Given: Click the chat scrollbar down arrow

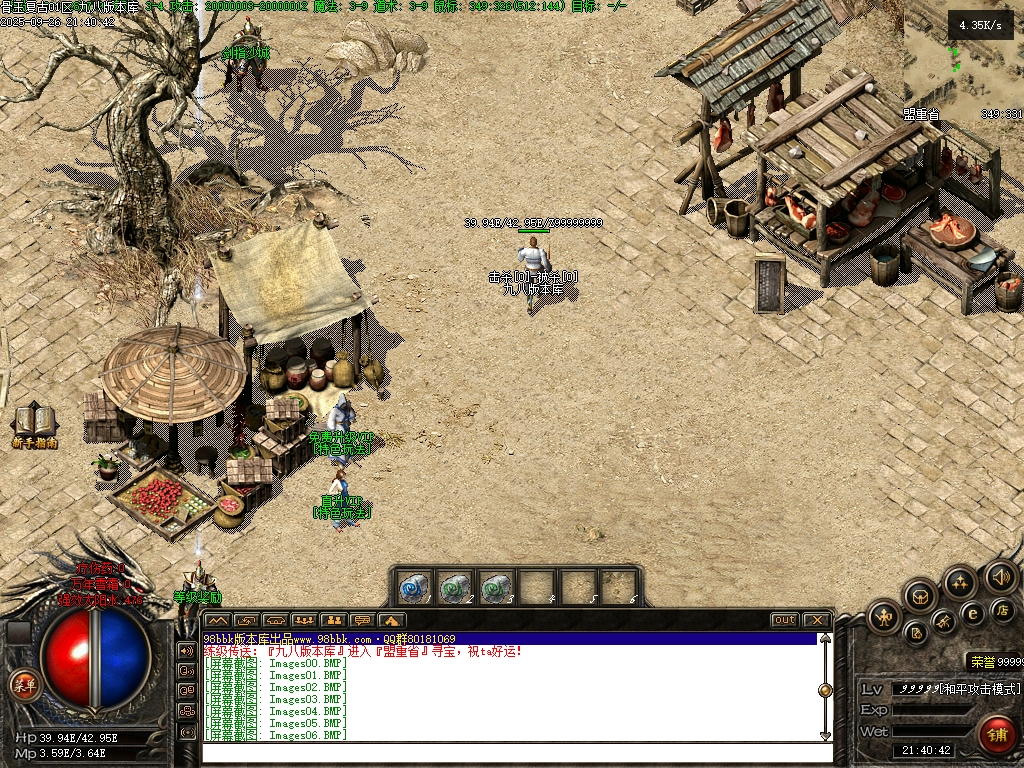Looking at the screenshot, I should pyautogui.click(x=825, y=735).
